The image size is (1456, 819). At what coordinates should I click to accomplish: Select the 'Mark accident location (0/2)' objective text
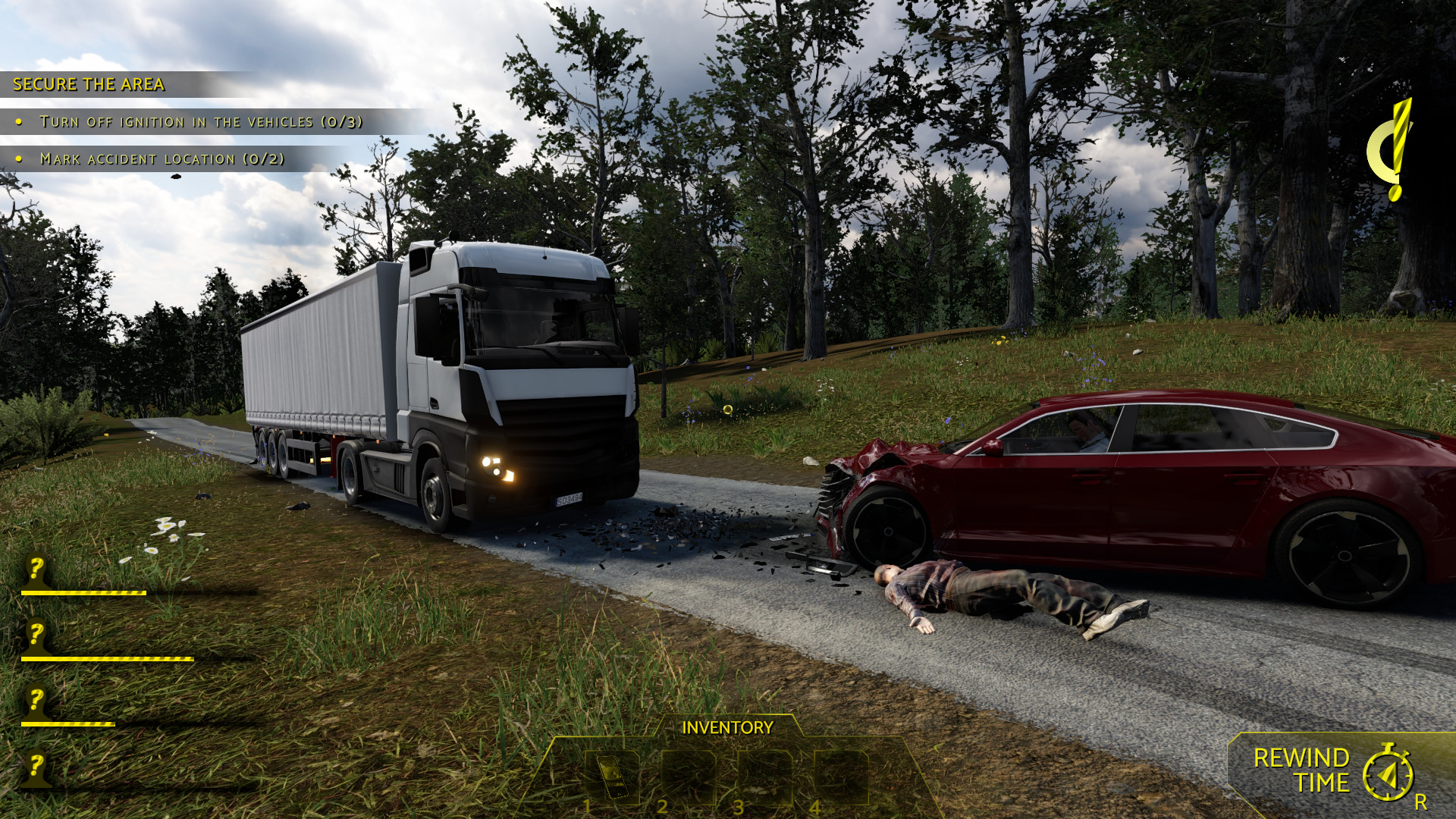(164, 159)
